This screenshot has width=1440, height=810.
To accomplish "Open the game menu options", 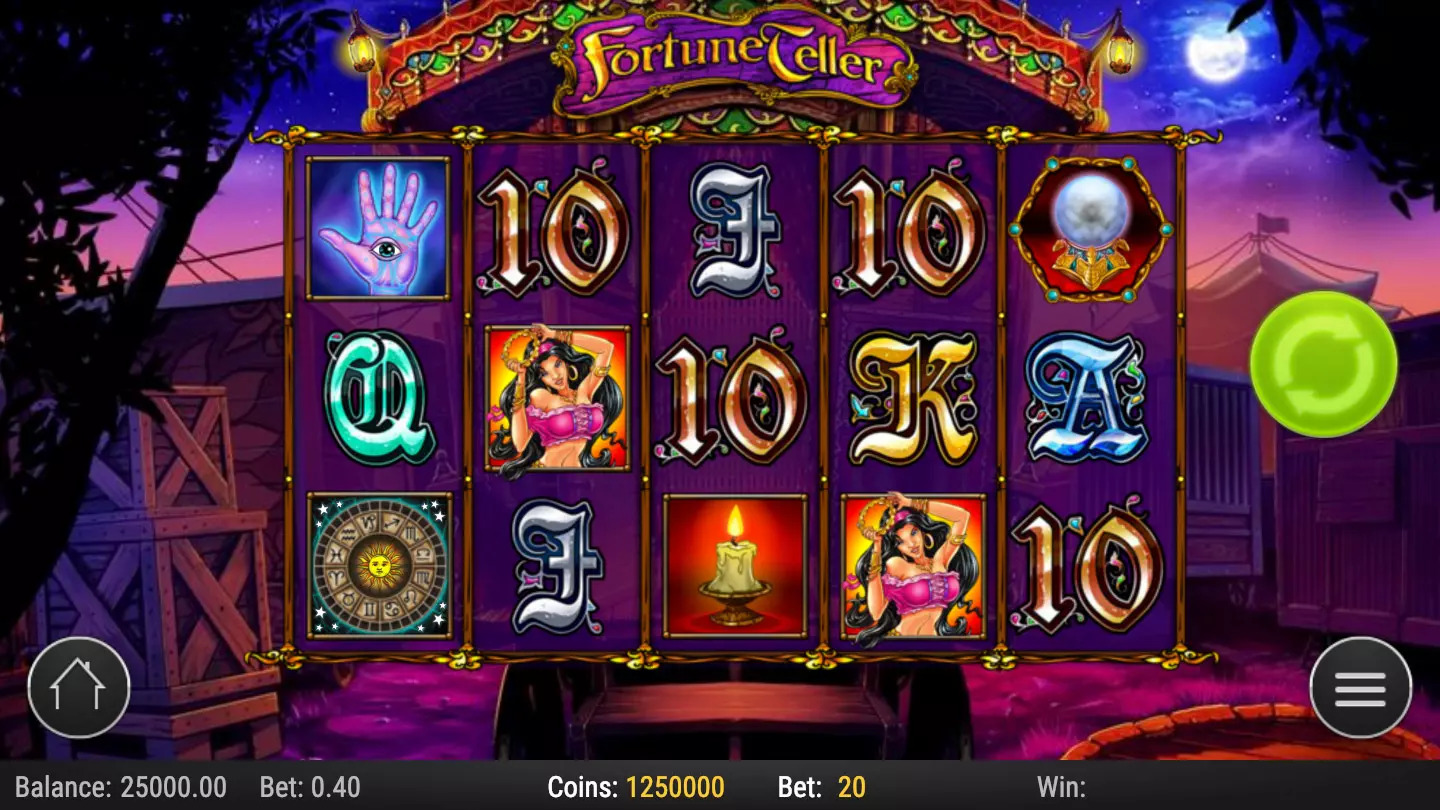I will 1361,687.
